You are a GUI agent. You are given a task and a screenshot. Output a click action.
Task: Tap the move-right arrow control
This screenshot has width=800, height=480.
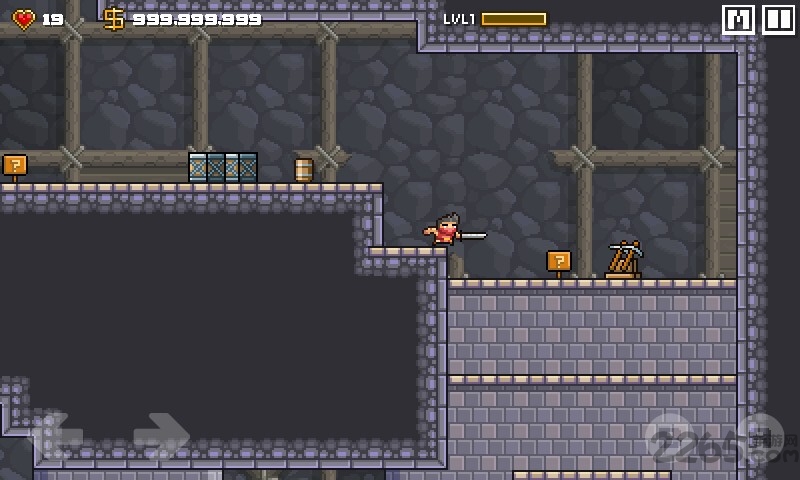[x=160, y=434]
